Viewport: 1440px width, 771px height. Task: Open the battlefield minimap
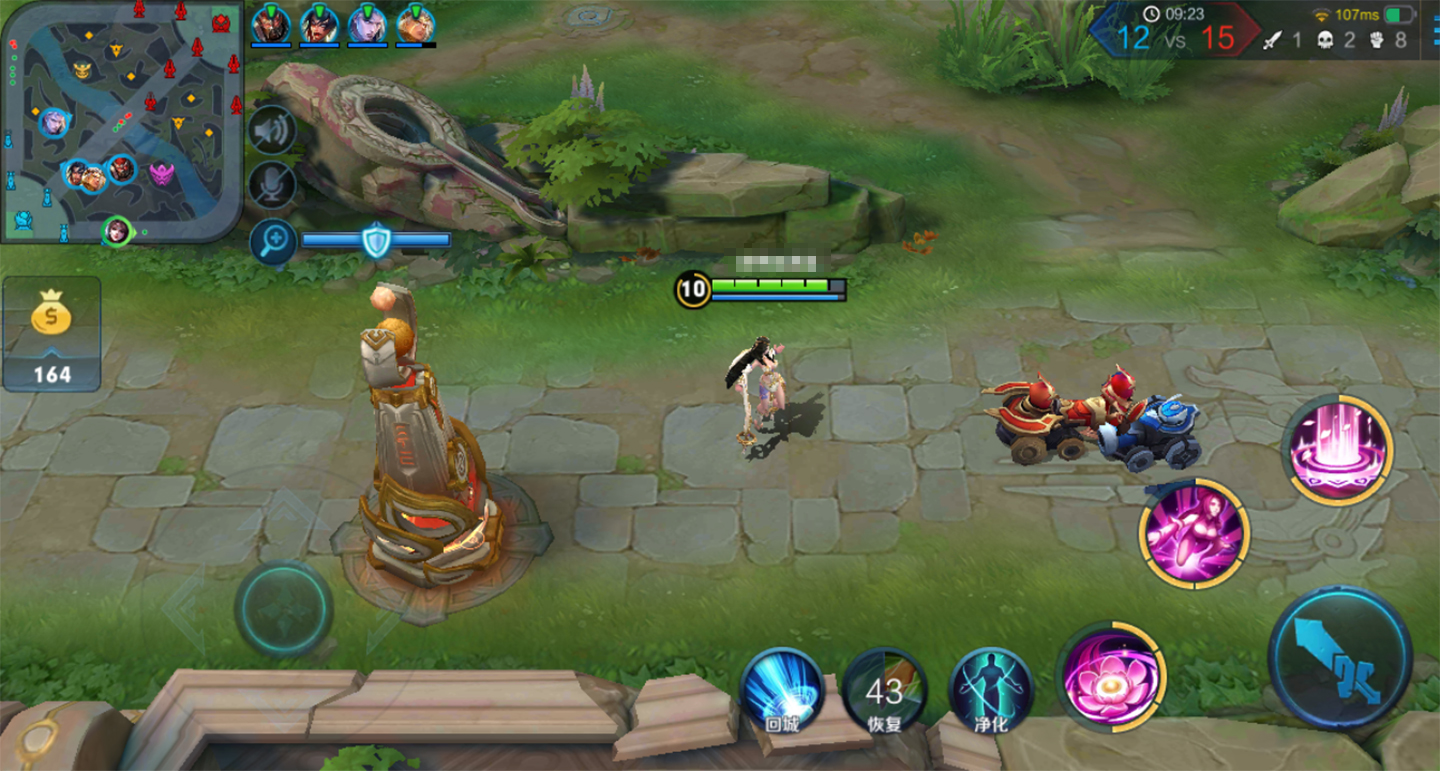pyautogui.click(x=121, y=121)
